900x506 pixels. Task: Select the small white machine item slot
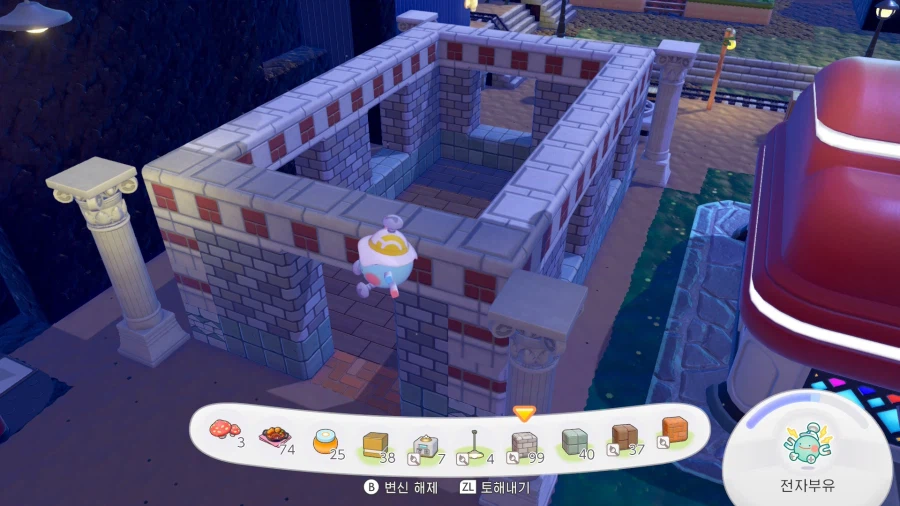tap(425, 445)
